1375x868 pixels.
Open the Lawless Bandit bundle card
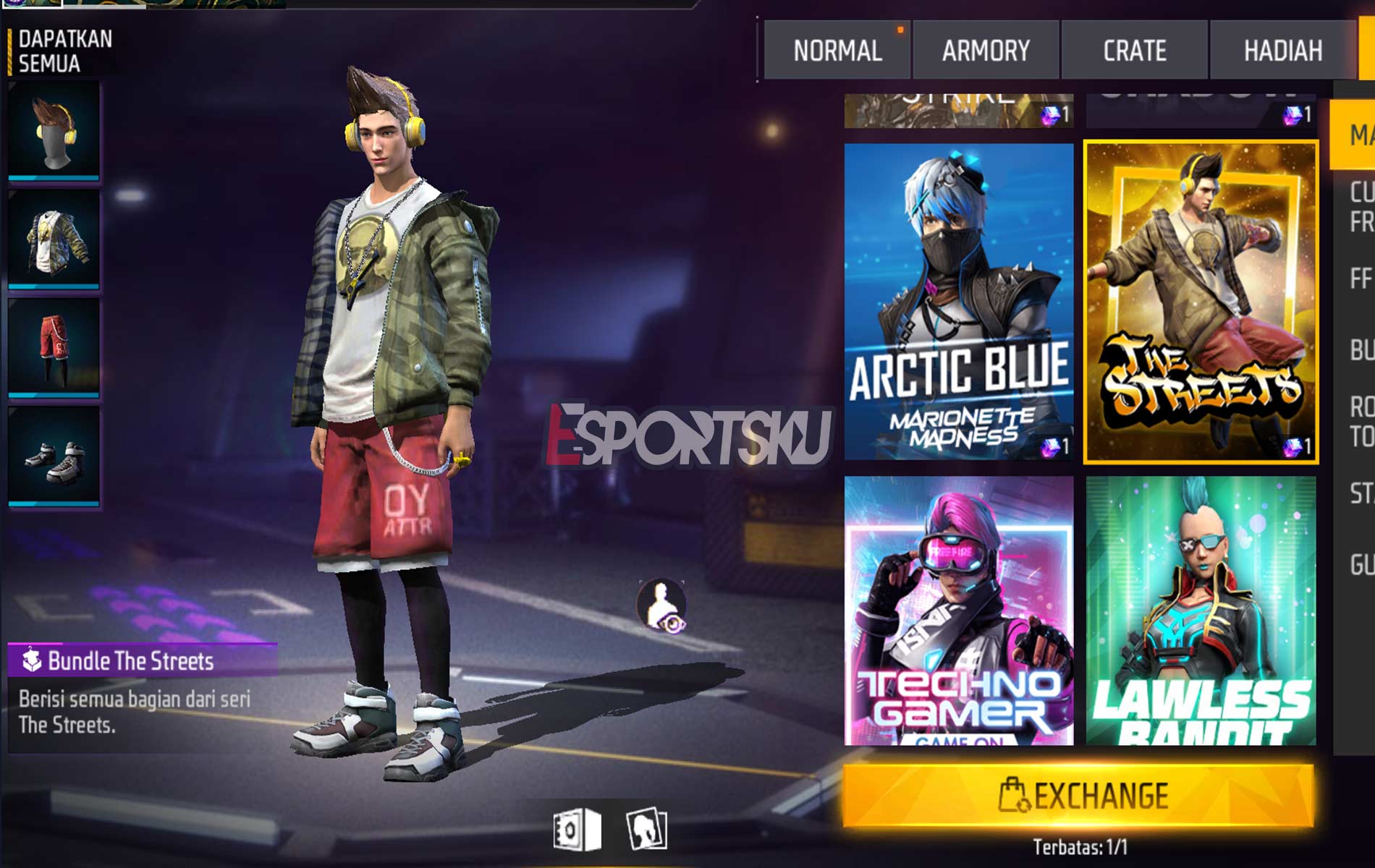click(1201, 610)
